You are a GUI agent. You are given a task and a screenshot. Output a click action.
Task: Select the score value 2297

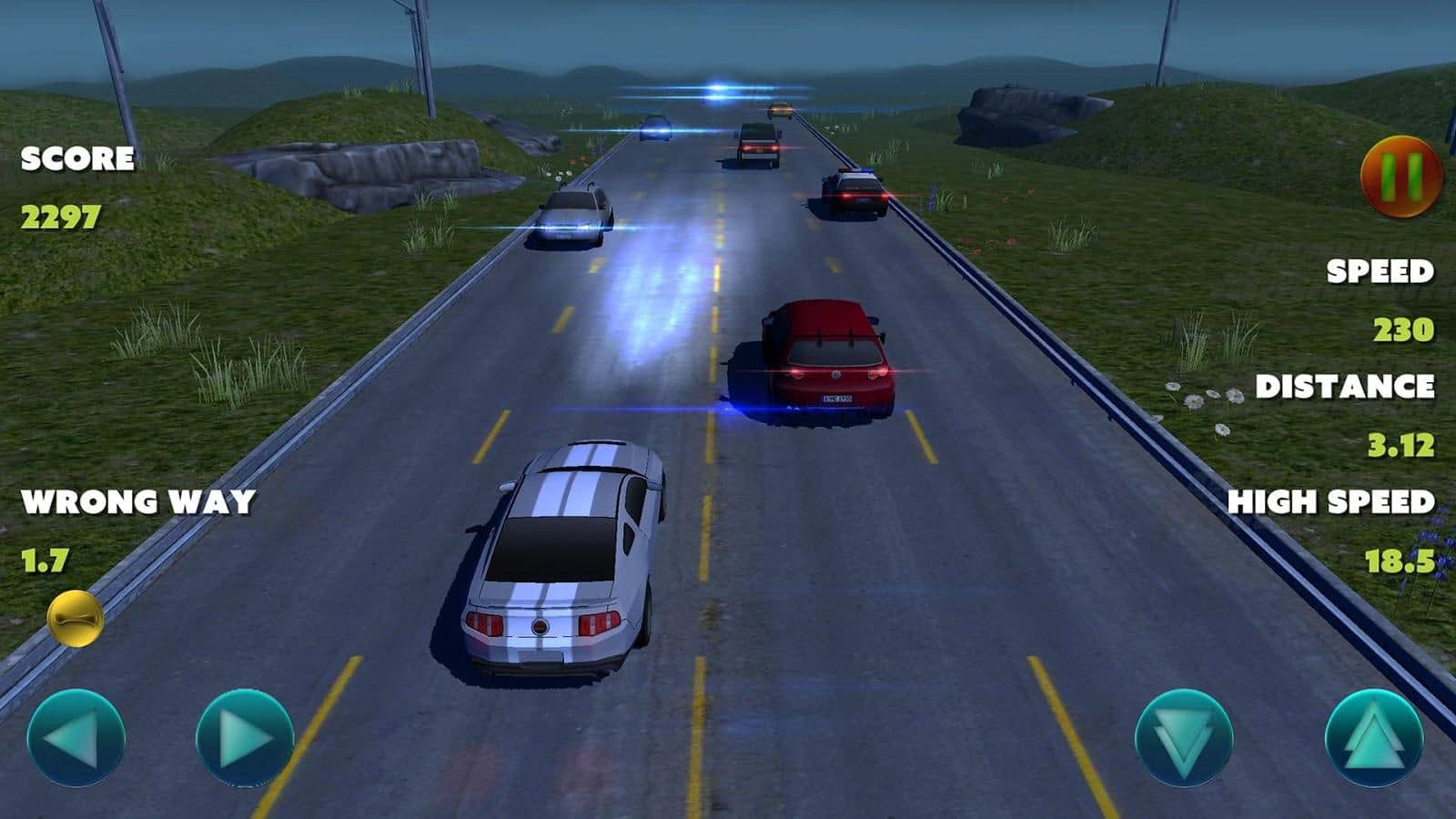(x=62, y=216)
